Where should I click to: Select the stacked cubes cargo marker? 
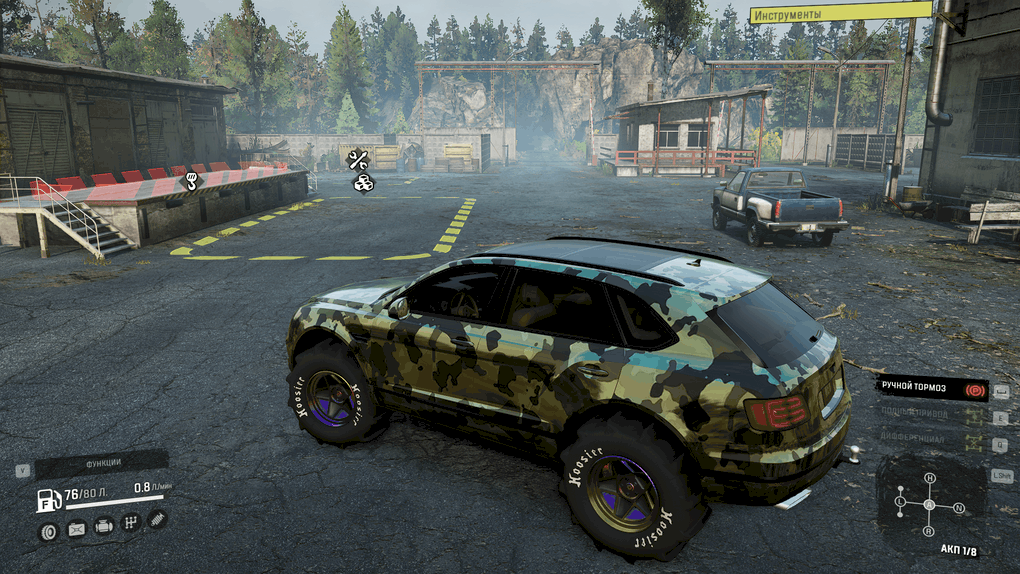coord(362,182)
